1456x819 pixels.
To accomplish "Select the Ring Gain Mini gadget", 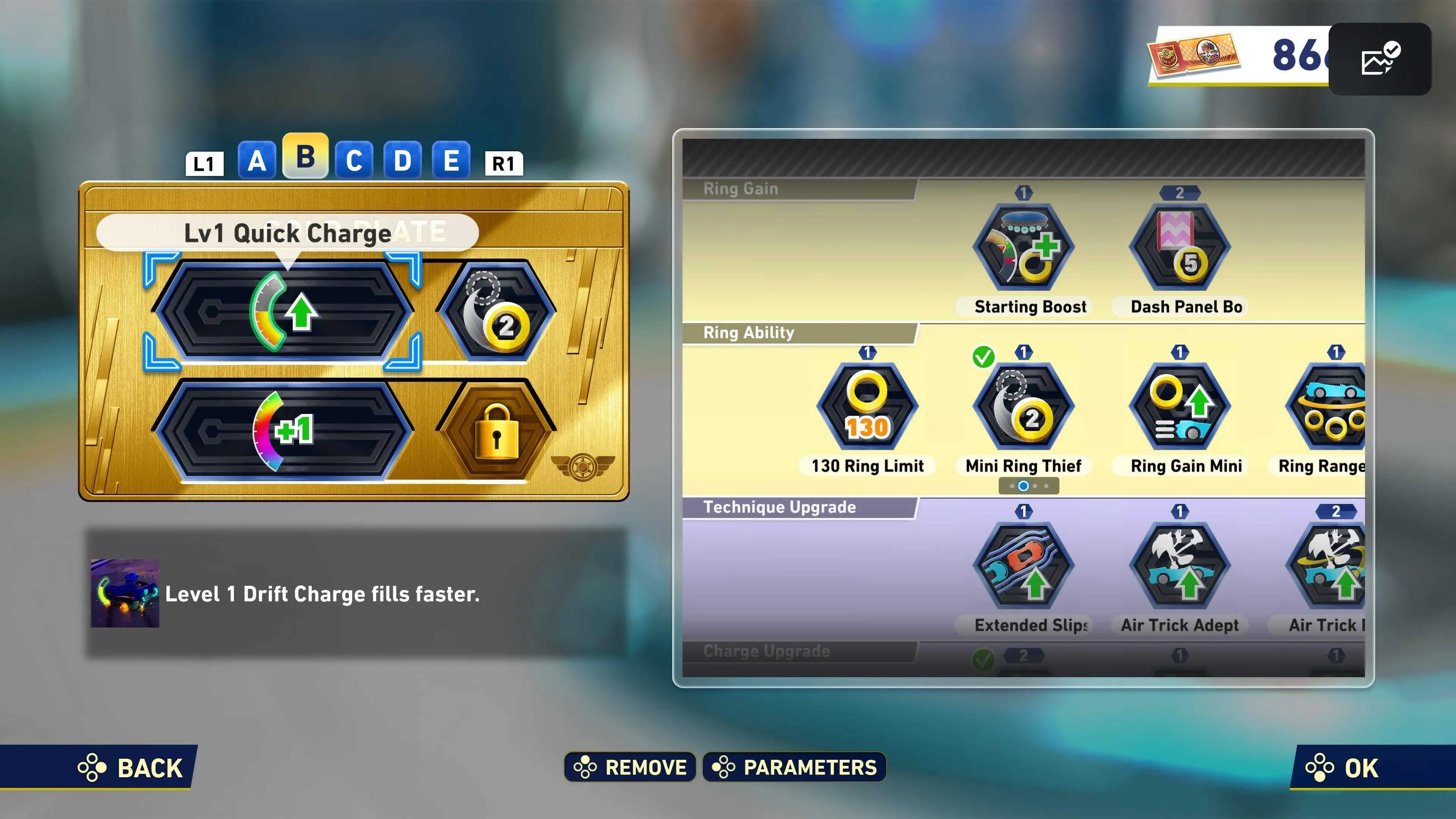I will click(1180, 407).
